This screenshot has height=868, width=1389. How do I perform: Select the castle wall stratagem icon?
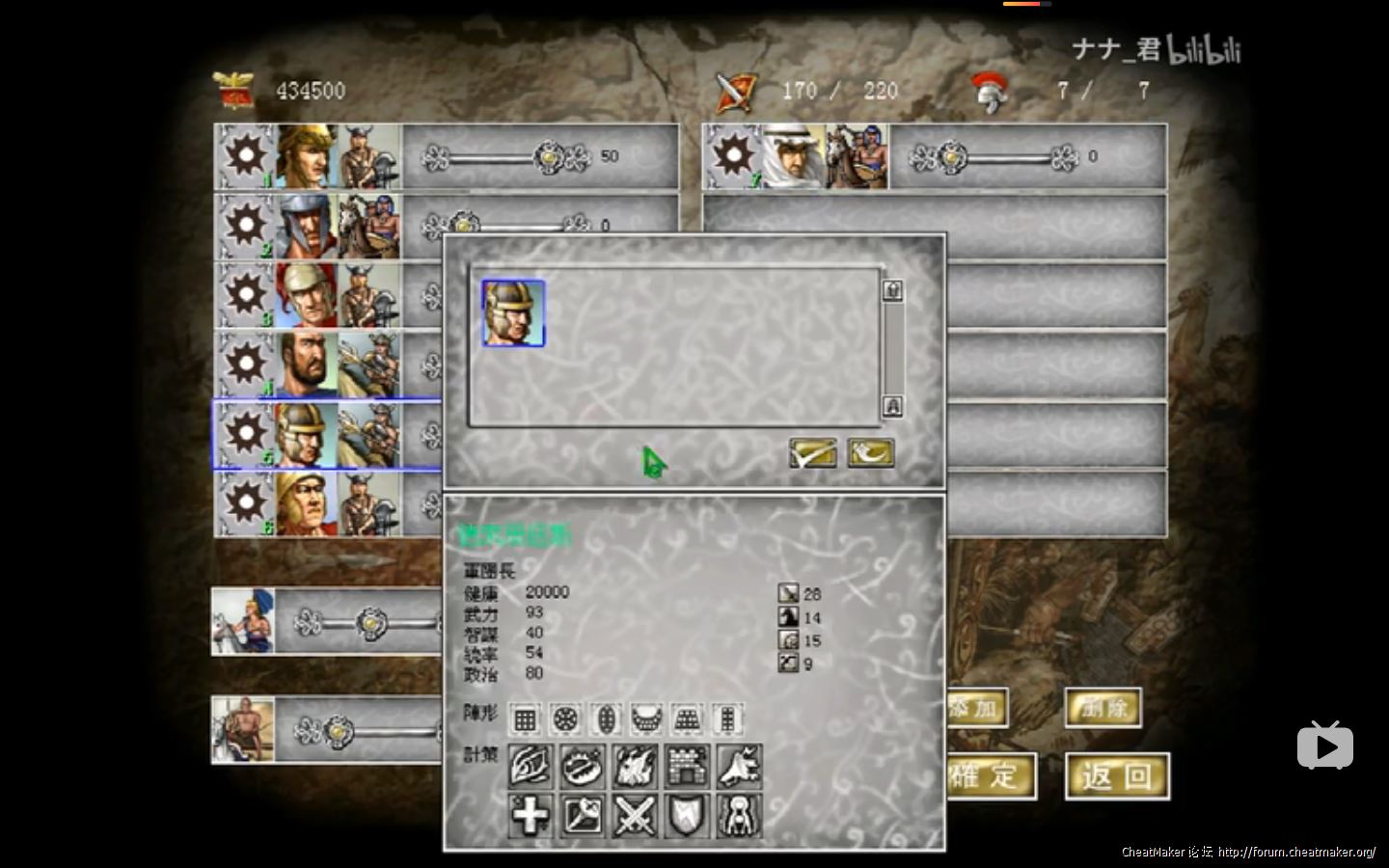coord(687,766)
